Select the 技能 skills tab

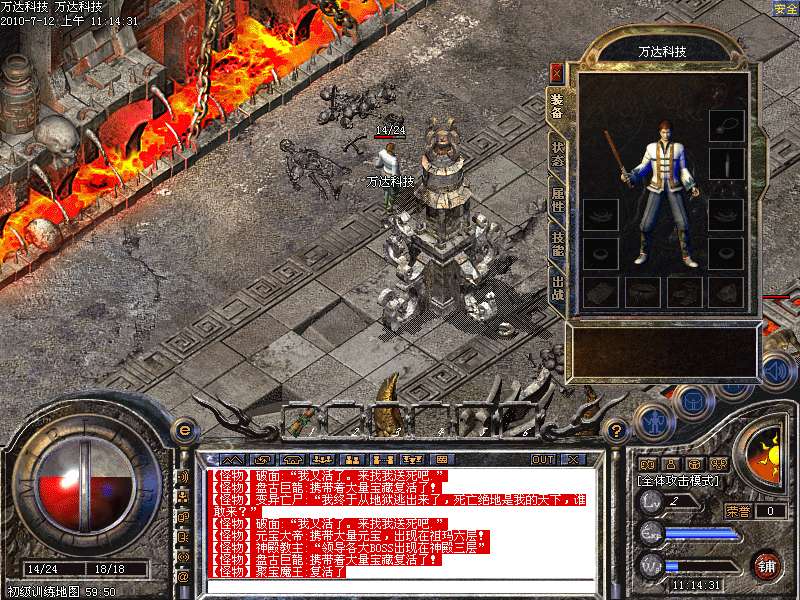click(557, 243)
